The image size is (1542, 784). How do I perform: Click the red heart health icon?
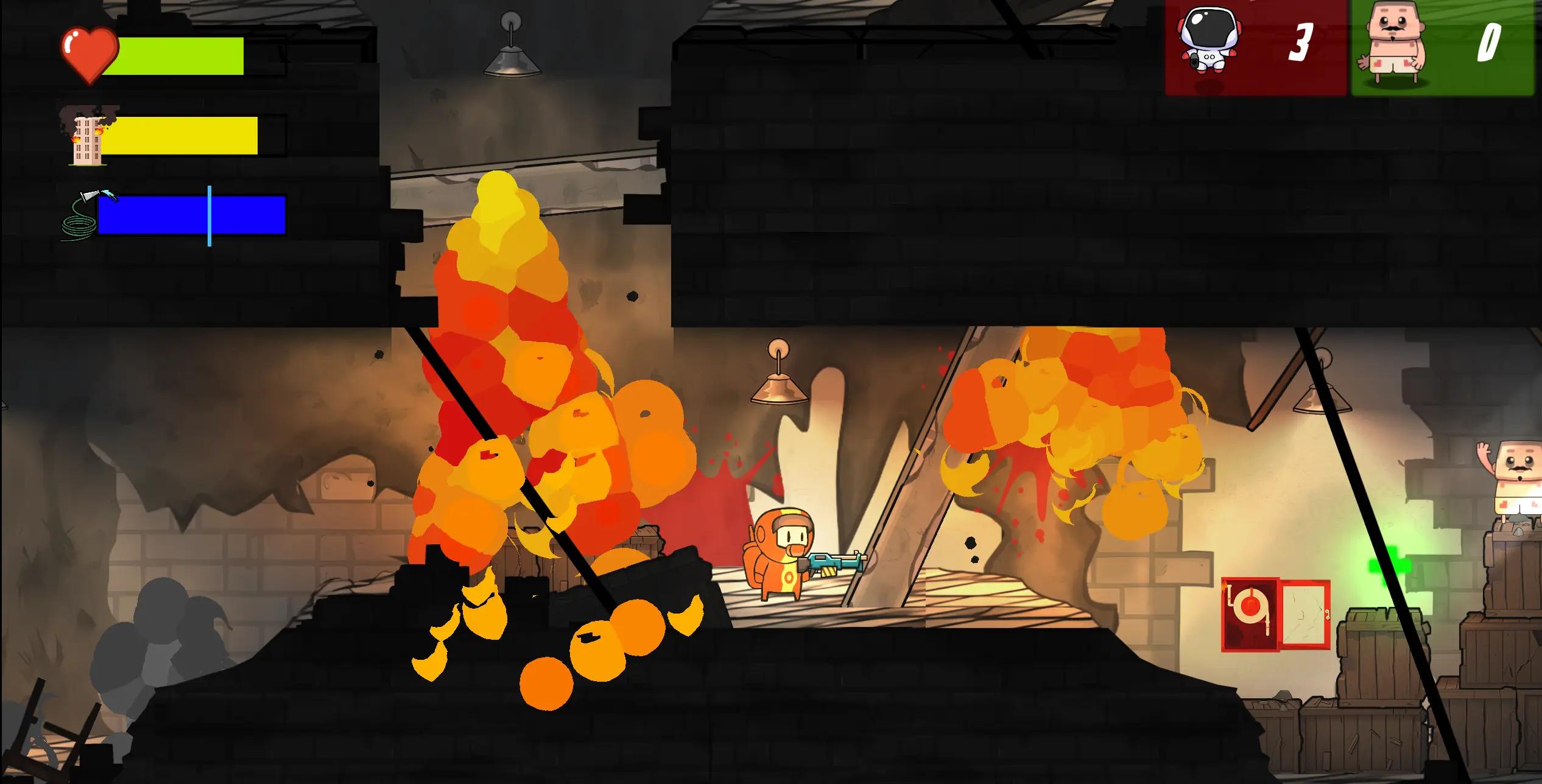tap(90, 55)
